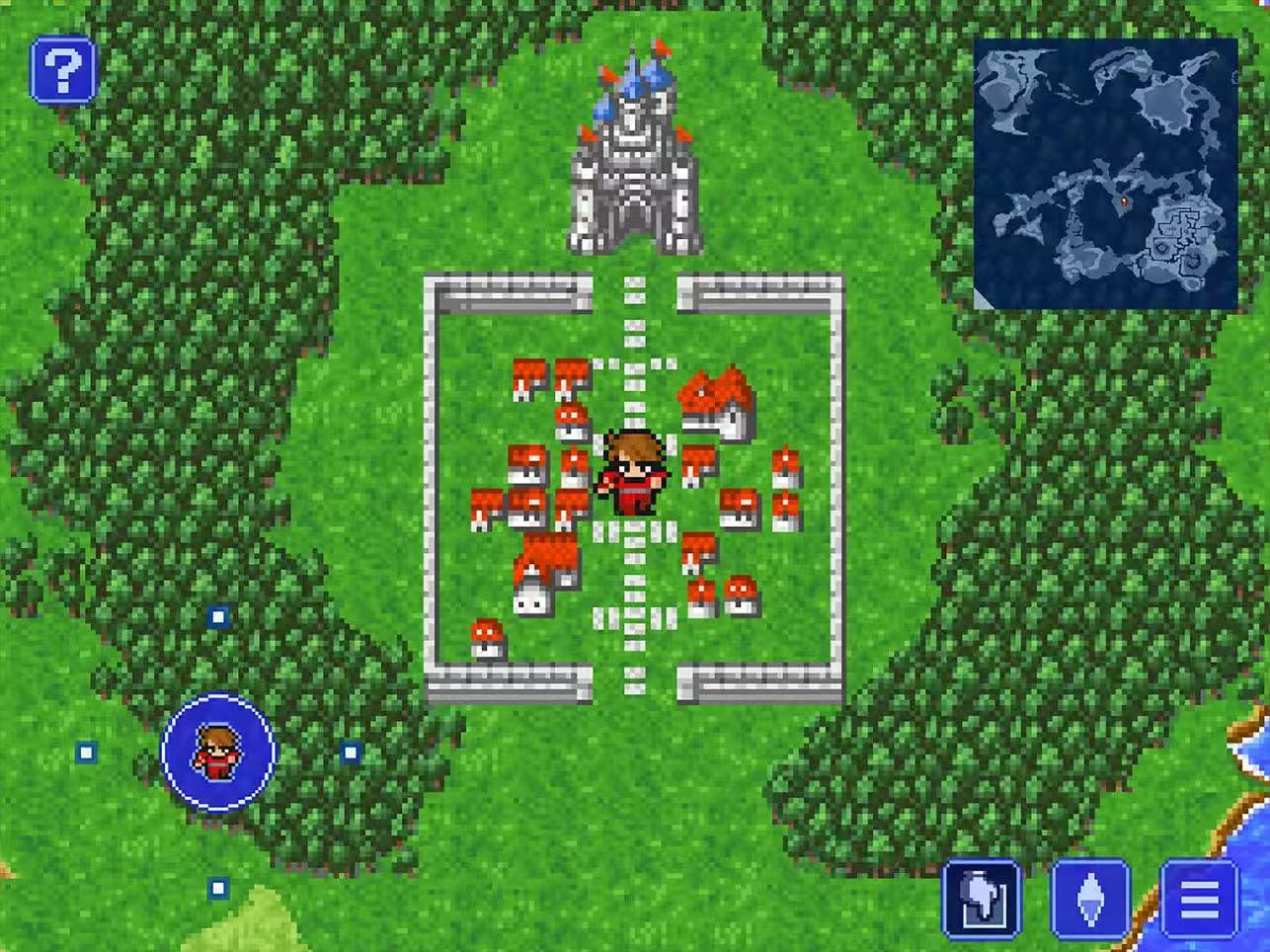Viewport: 1270px width, 952px height.
Task: Tap the crystal icon button
Action: tap(1090, 899)
